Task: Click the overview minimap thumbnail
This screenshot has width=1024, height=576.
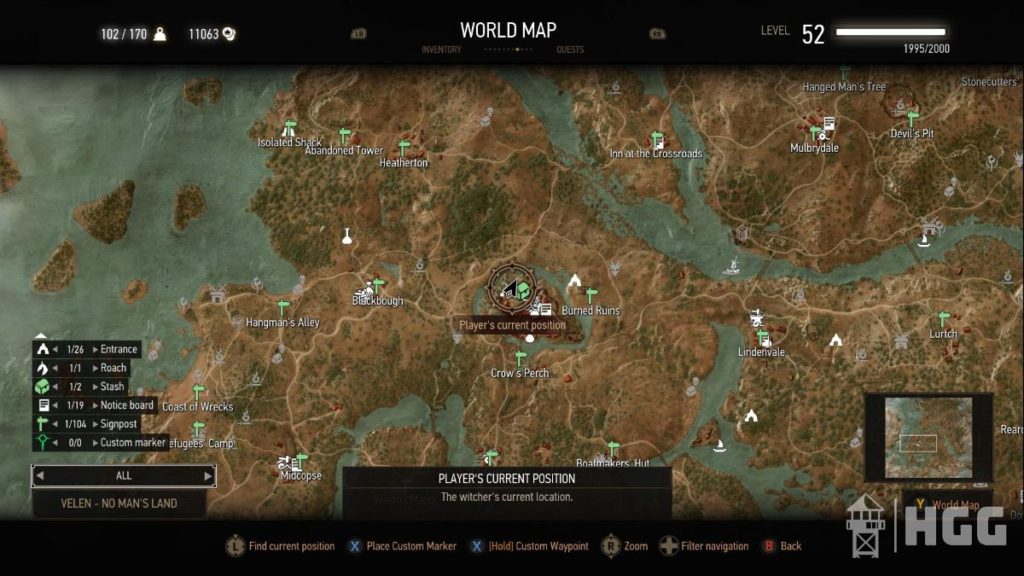Action: [928, 437]
